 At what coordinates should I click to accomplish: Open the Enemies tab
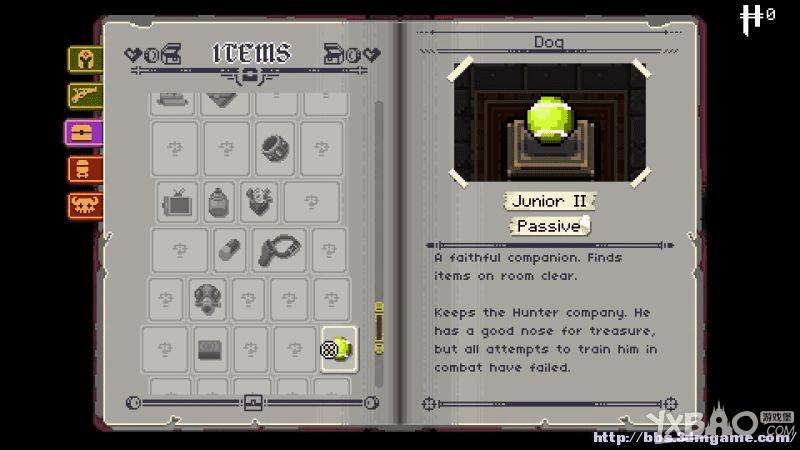pos(85,168)
